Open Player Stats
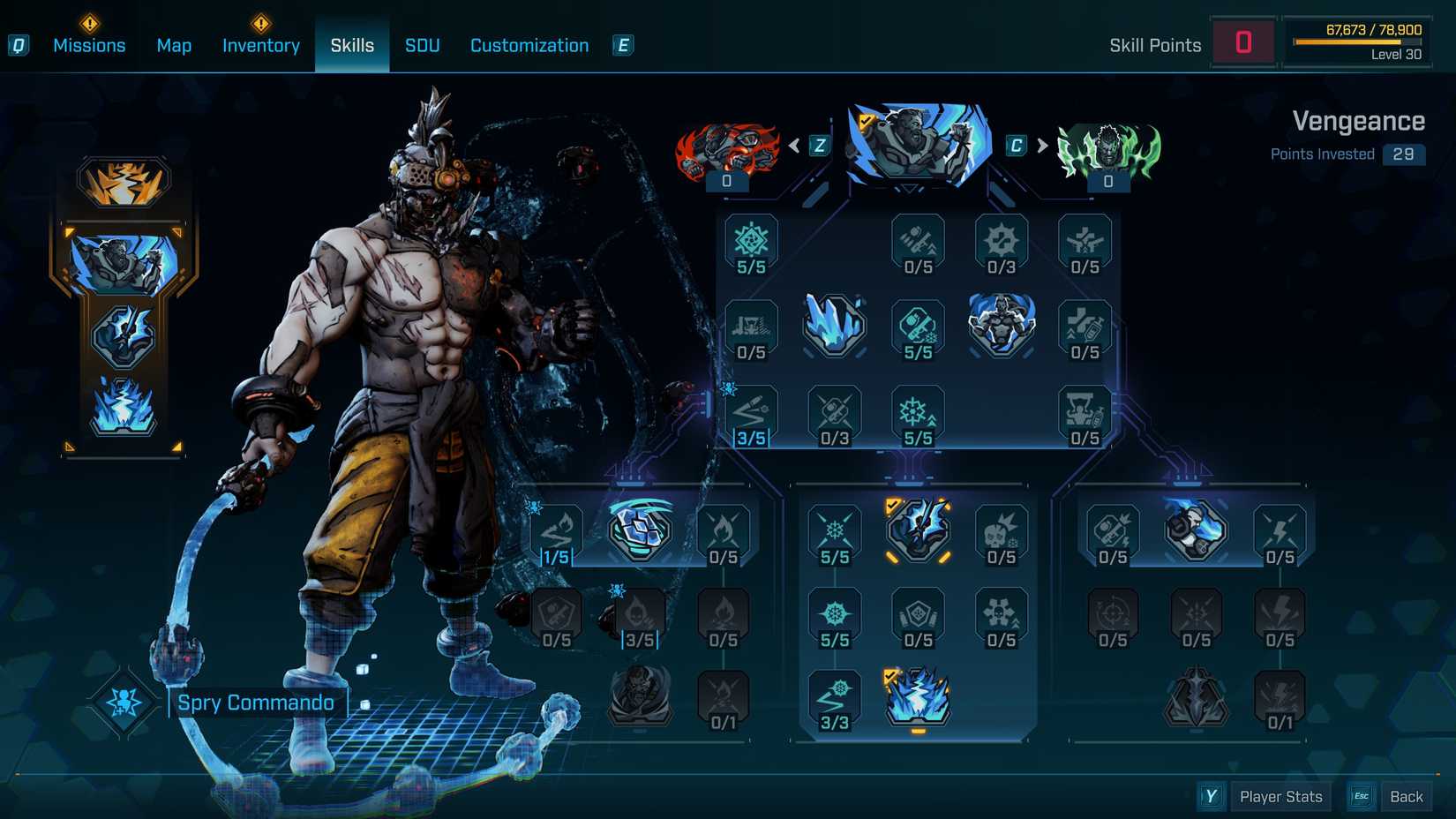The image size is (1456, 819). point(1280,796)
